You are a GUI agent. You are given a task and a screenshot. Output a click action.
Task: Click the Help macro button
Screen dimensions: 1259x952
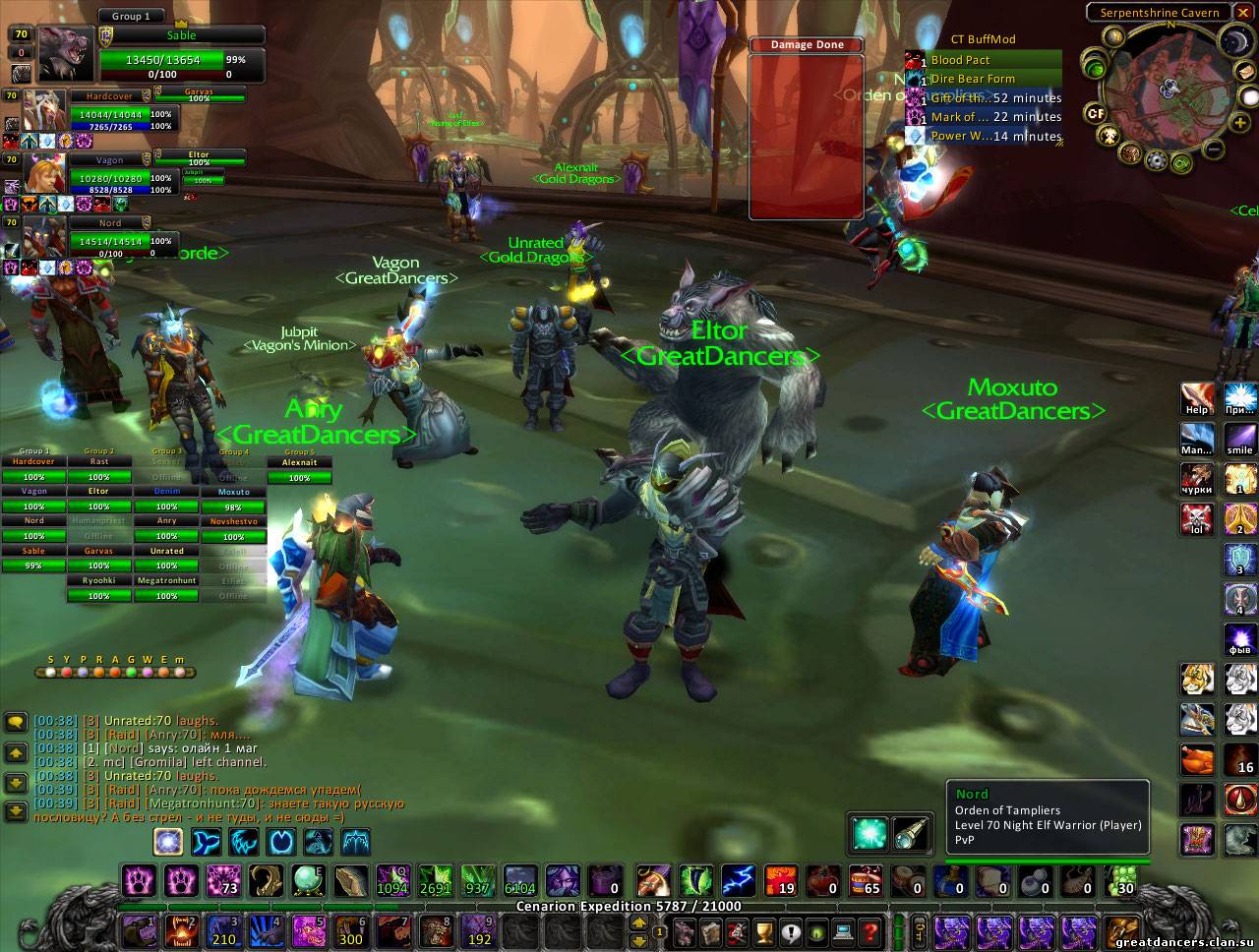(1197, 399)
